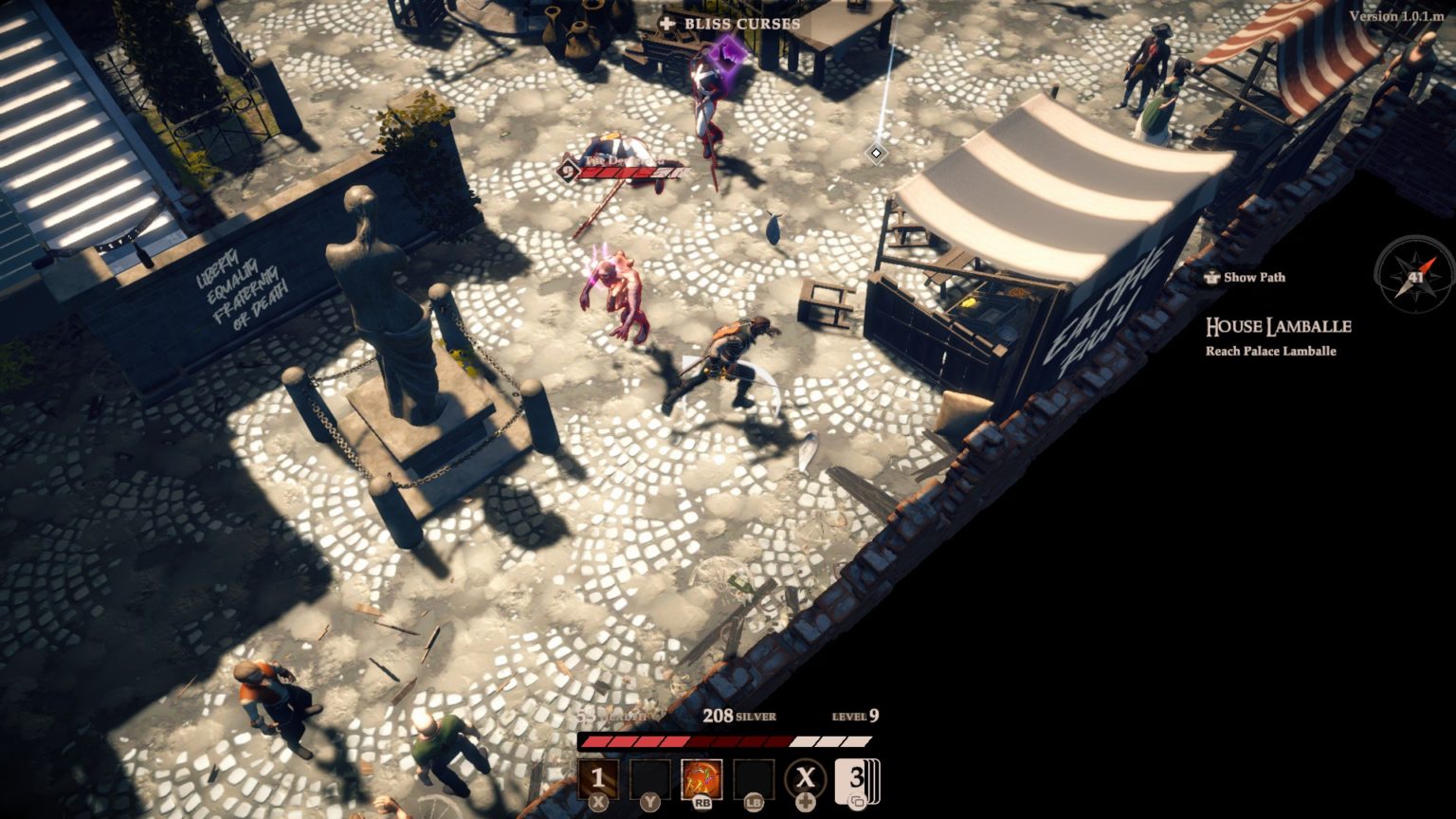Open the Bliss Curses label
Screen dimensions: 1456x819
coord(731,24)
